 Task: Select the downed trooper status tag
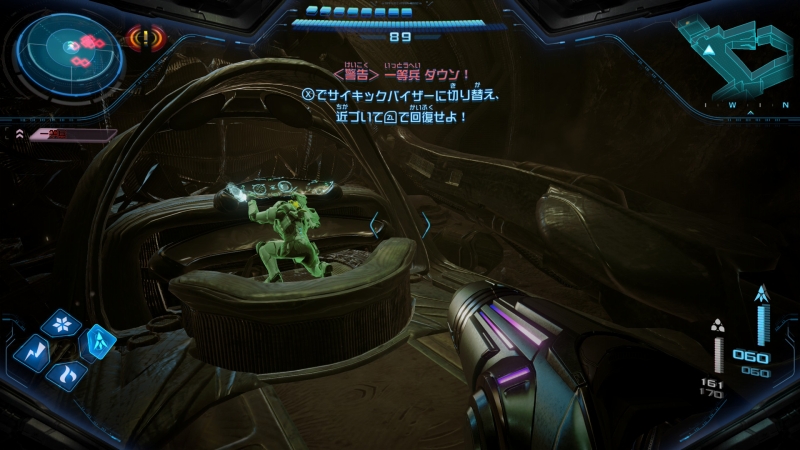tap(69, 133)
